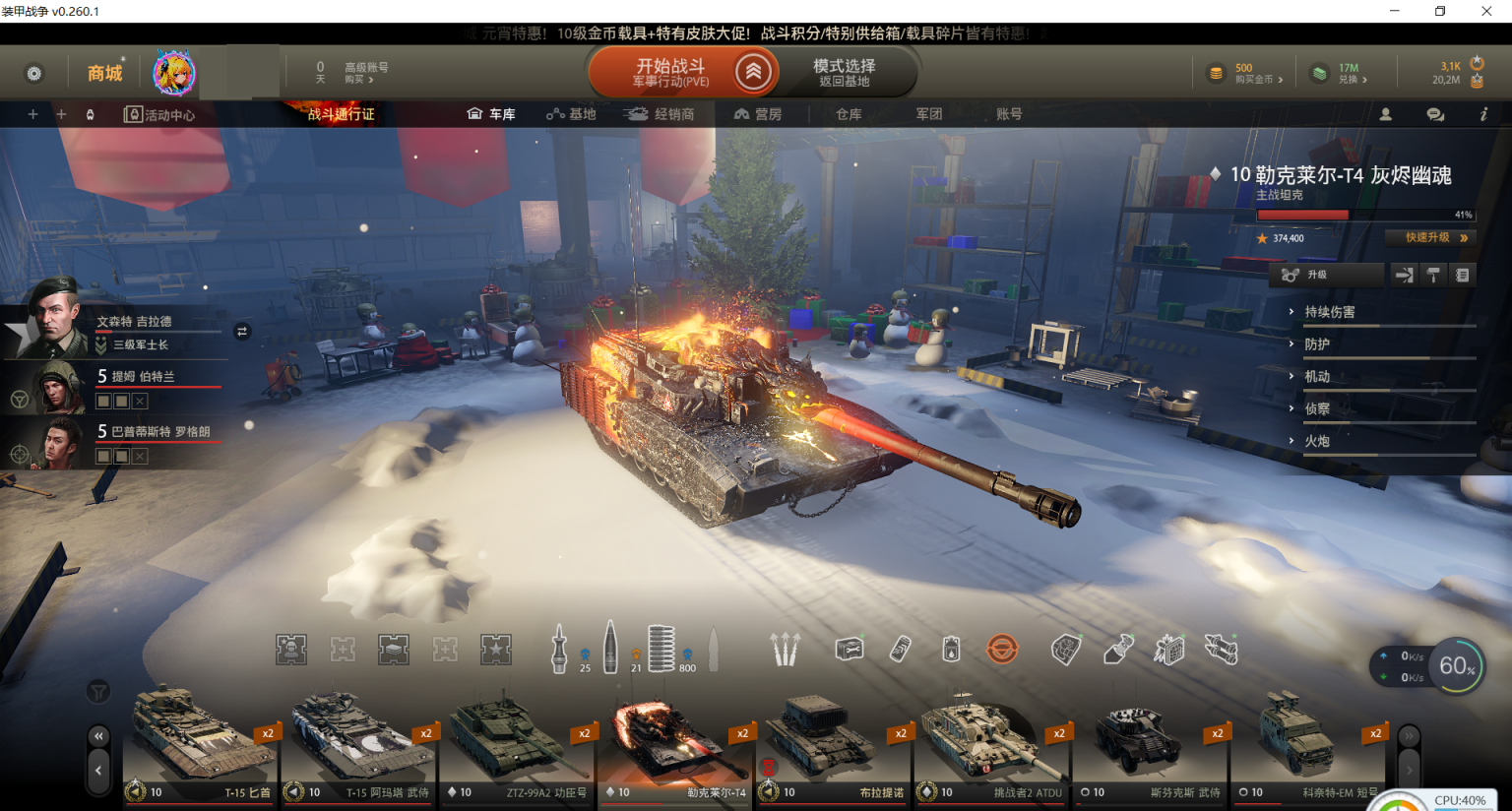The height and width of the screenshot is (811, 1512).
Task: Open 模式选择 mode selection
Action: (844, 72)
